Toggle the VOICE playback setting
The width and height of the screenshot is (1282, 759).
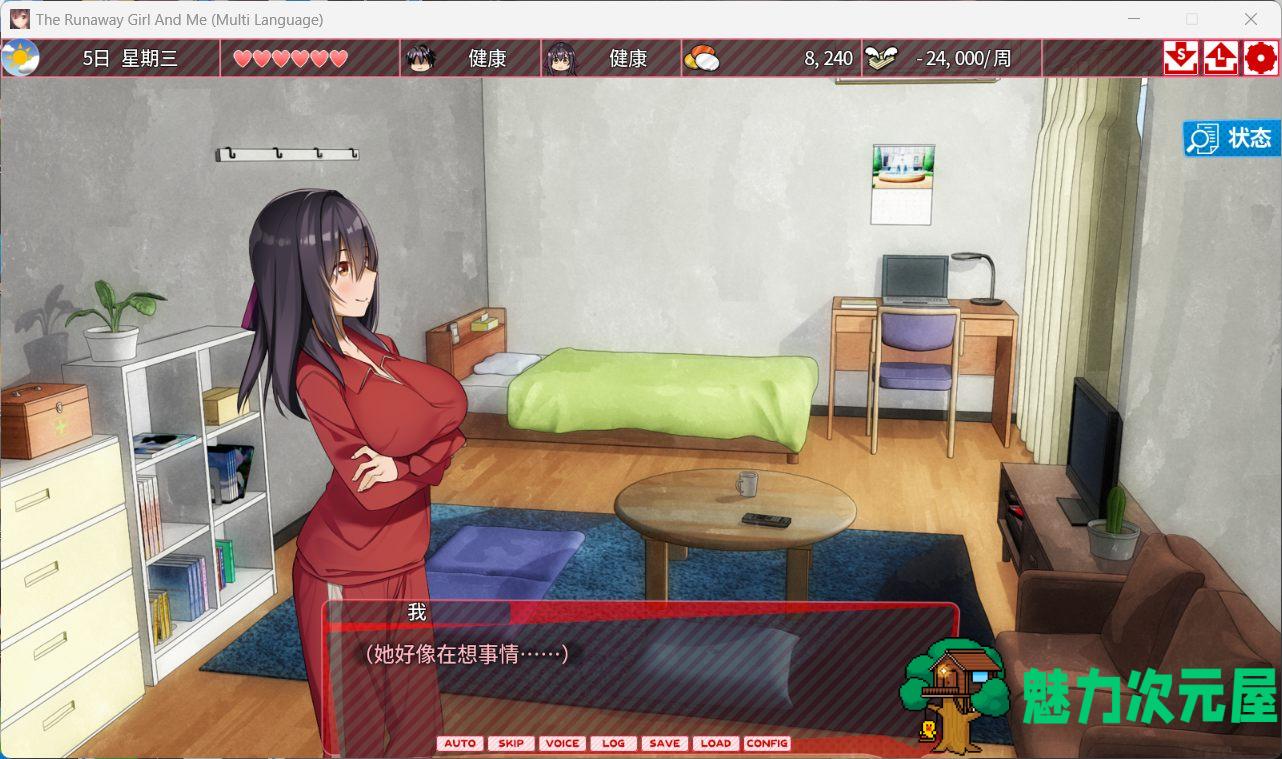[562, 743]
